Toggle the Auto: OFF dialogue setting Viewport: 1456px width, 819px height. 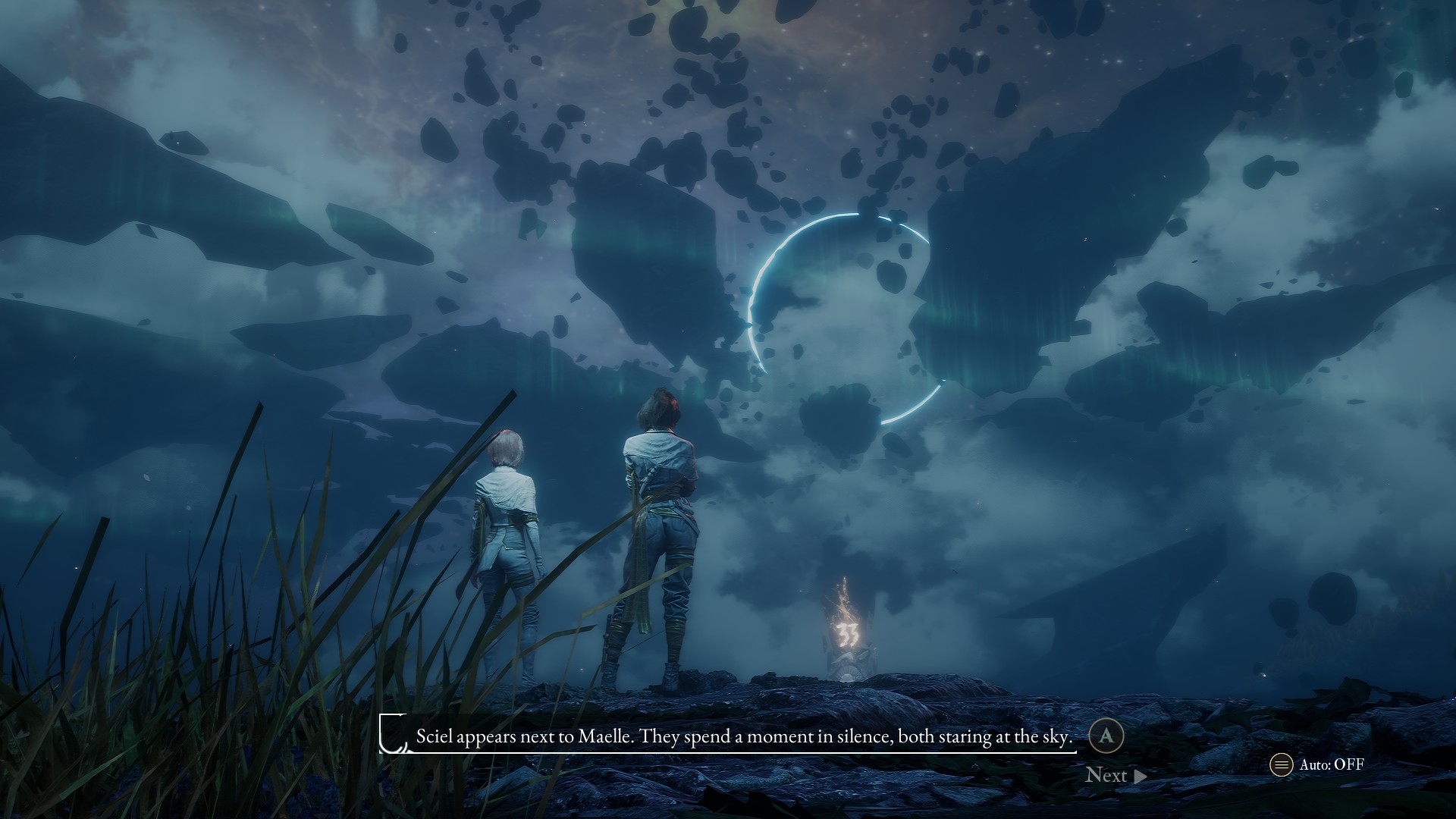point(1318,764)
